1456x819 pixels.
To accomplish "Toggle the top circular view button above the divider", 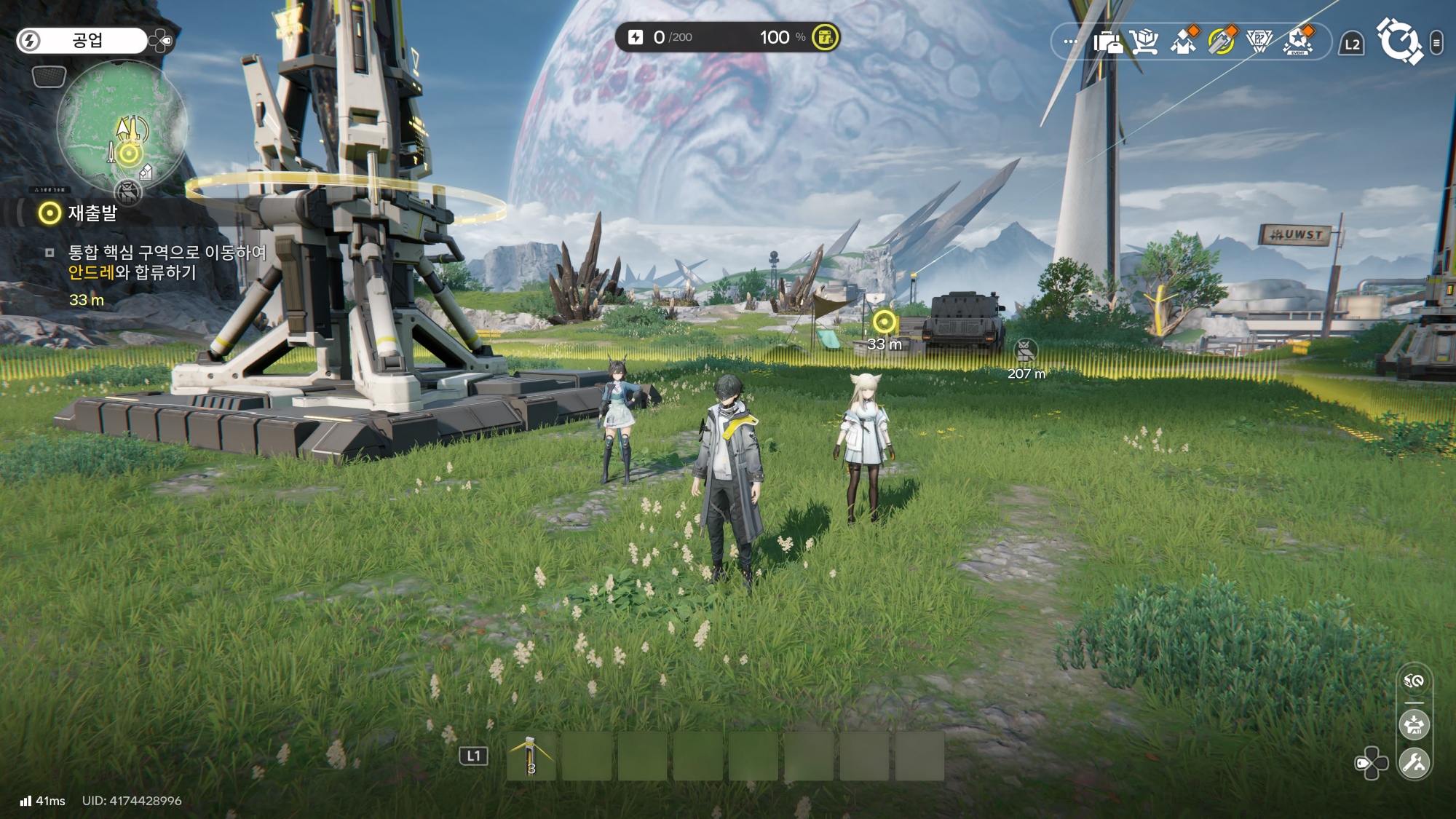I will pos(1415,681).
